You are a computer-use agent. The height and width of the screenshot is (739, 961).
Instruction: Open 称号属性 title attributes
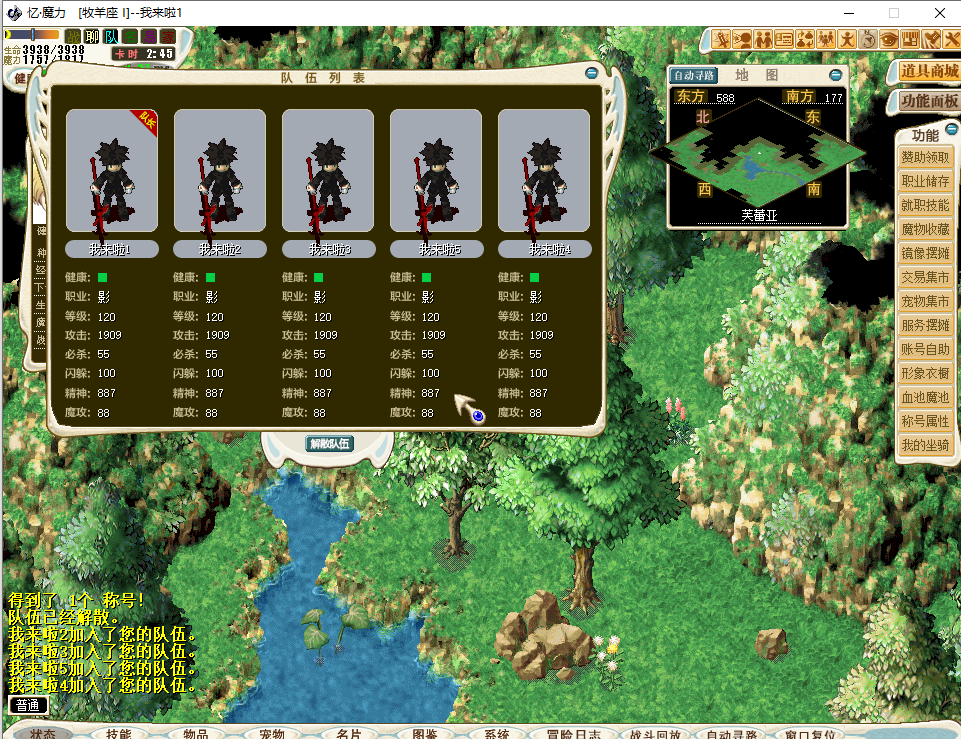[925, 422]
